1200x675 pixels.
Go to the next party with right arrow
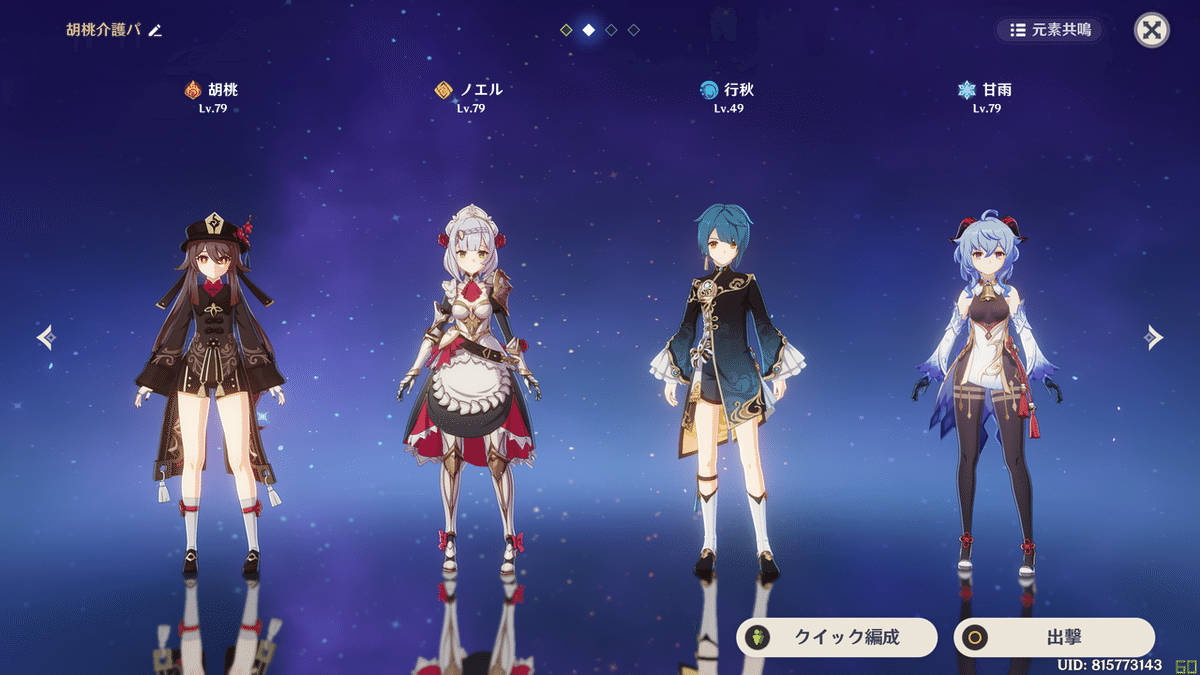(1154, 338)
